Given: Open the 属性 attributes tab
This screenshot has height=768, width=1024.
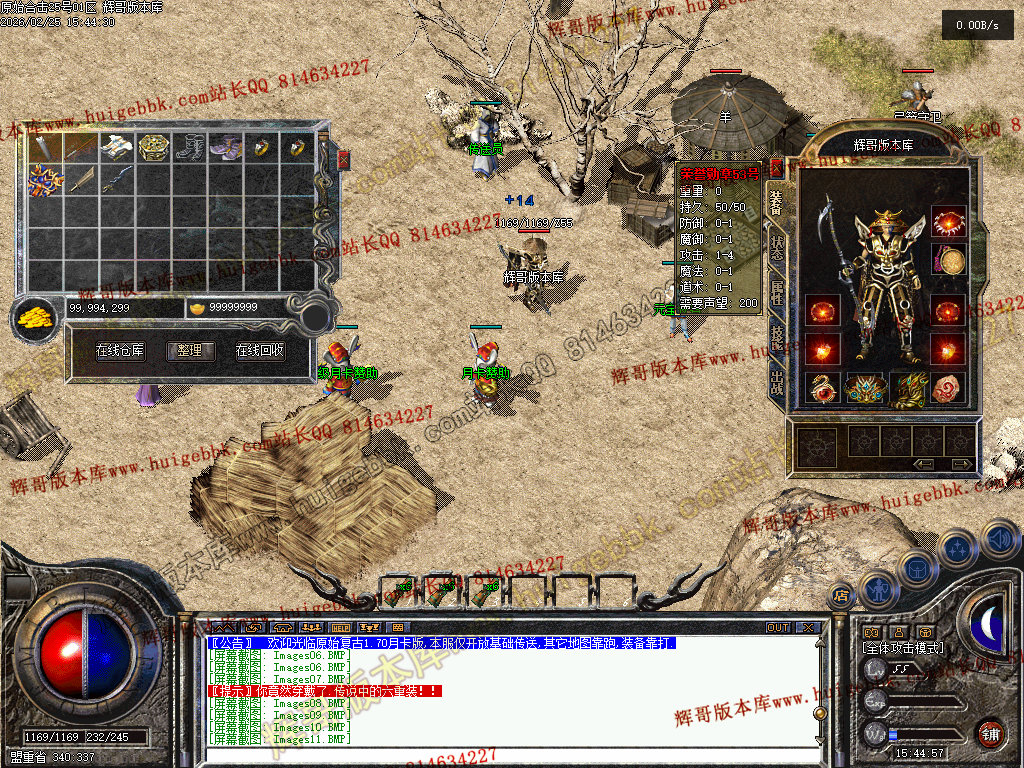Looking at the screenshot, I should pyautogui.click(x=777, y=292).
